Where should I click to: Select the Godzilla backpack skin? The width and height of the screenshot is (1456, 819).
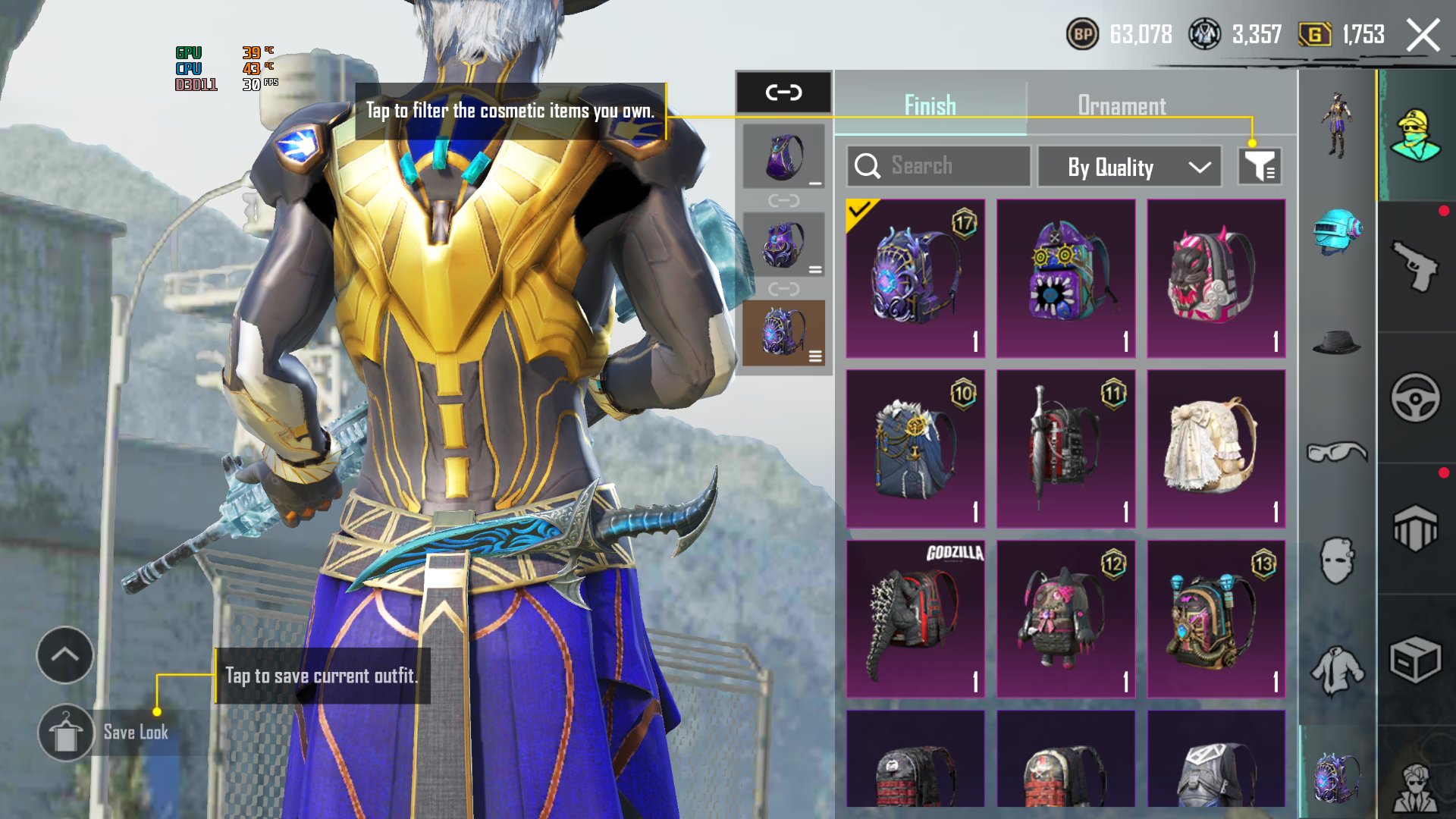(x=915, y=618)
